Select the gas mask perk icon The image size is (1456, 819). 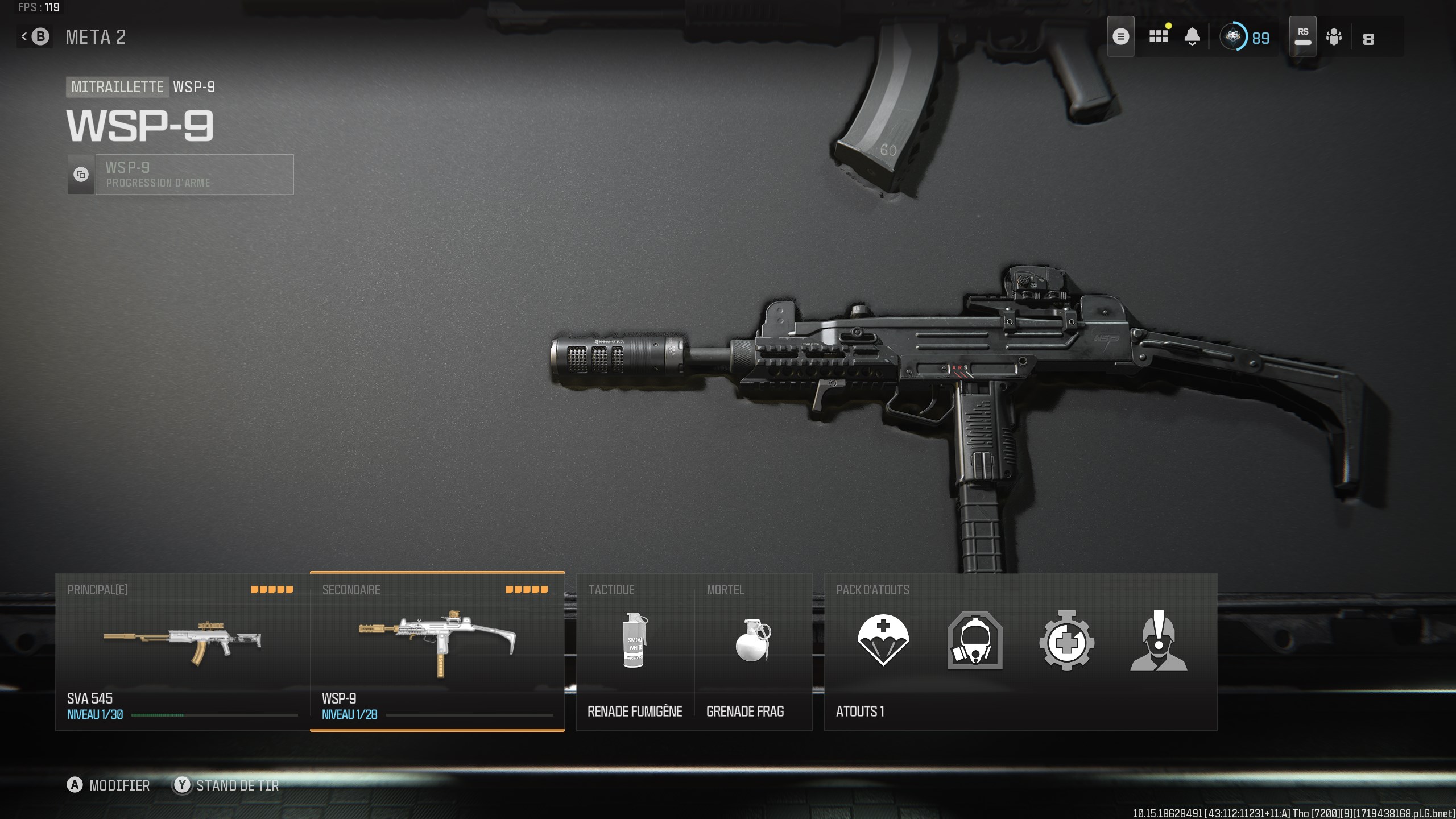[x=974, y=642]
